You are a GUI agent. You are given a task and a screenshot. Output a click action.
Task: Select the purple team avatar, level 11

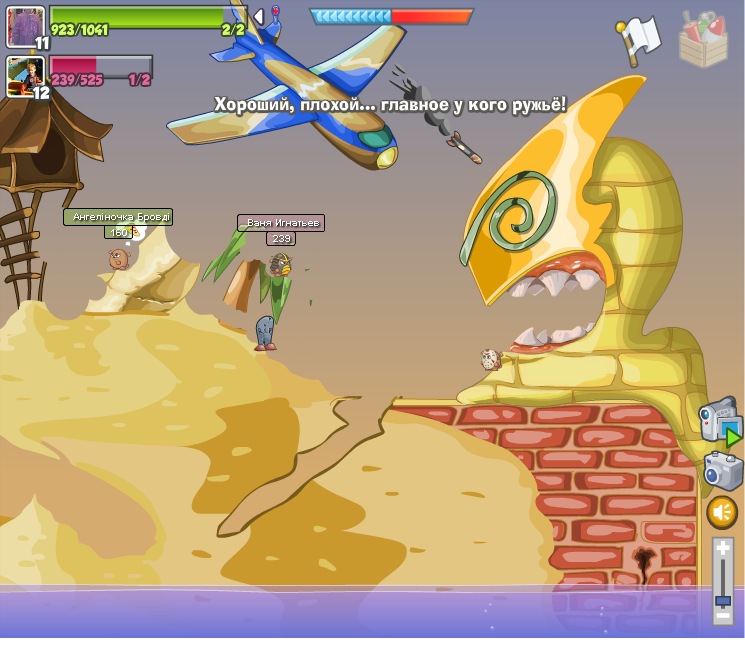point(25,26)
